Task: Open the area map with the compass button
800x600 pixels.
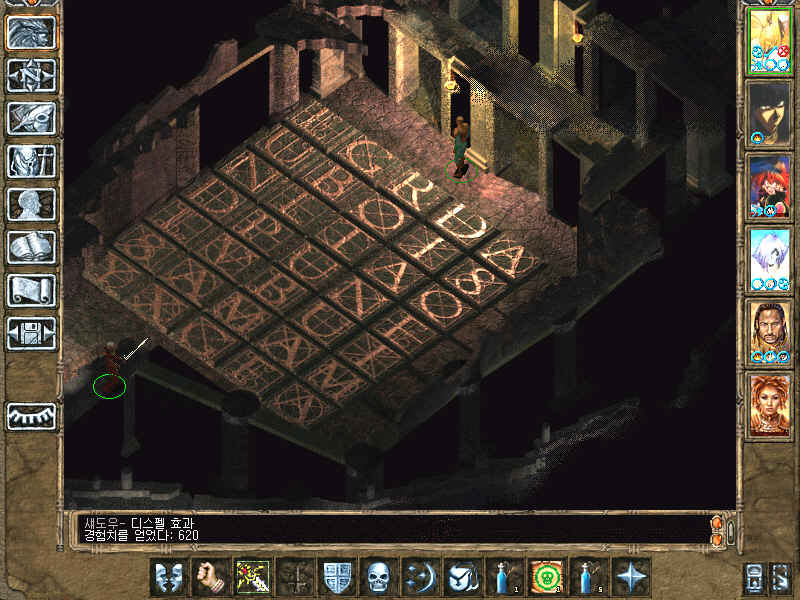Action: click(31, 76)
